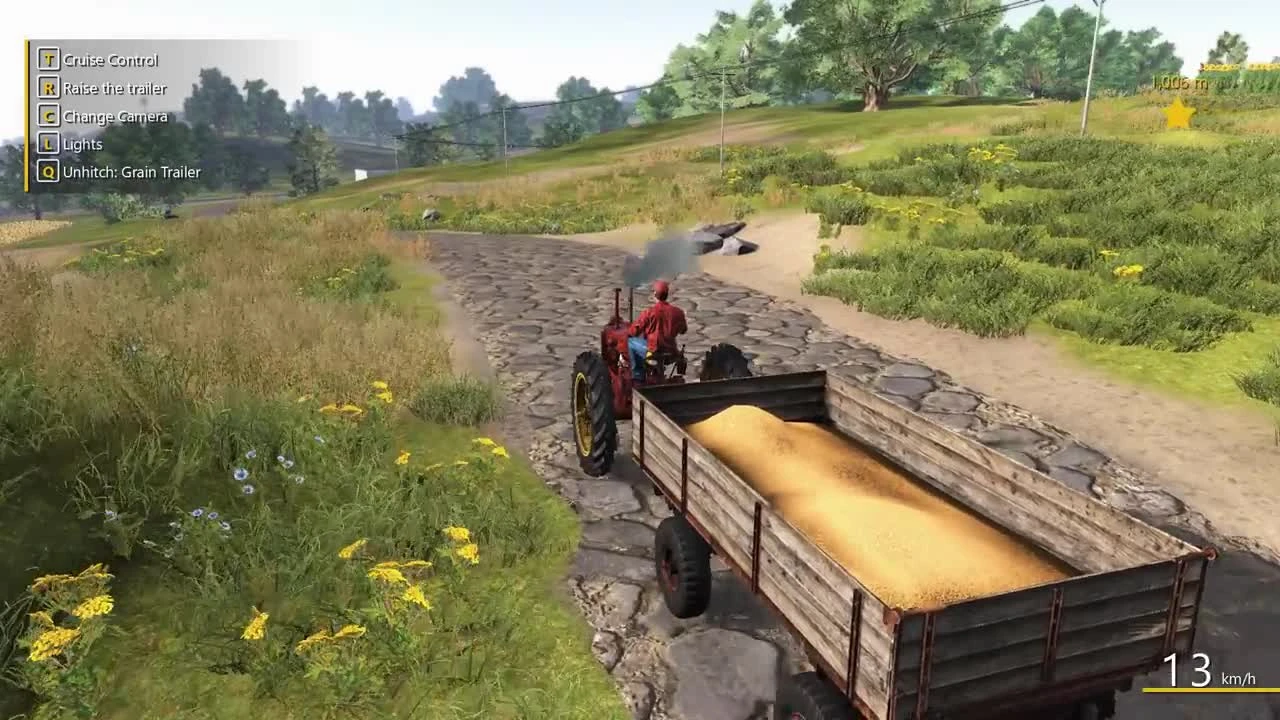Click the Cruise Control label
The image size is (1280, 720).
(110, 60)
